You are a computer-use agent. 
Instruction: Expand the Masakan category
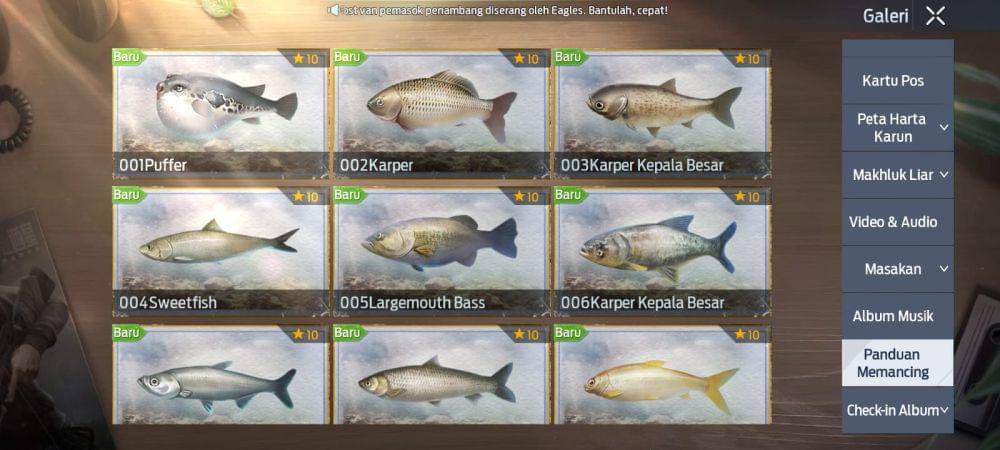click(x=897, y=269)
